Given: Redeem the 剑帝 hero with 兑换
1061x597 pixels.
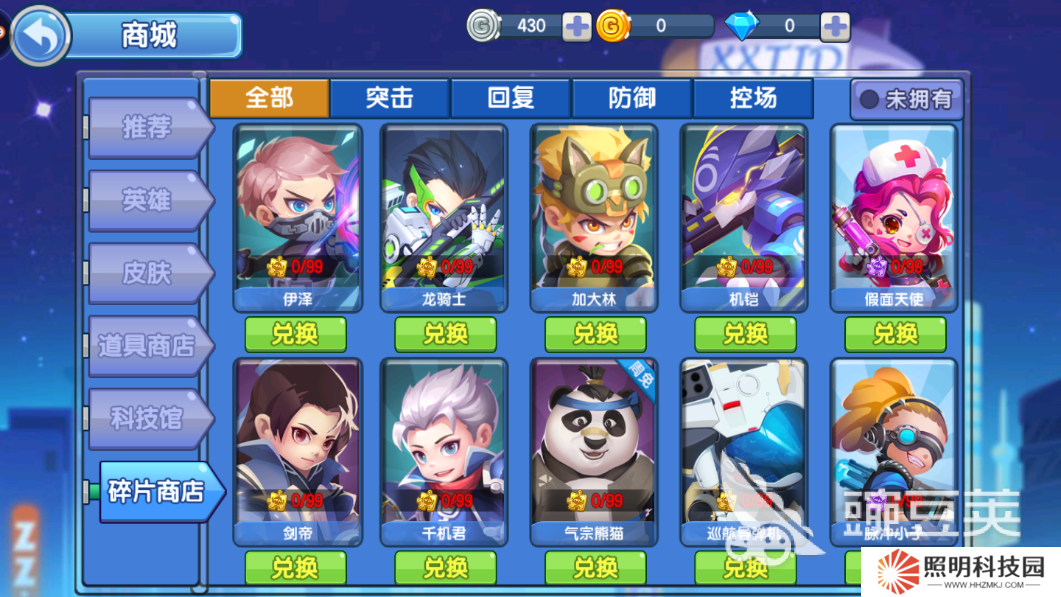Looking at the screenshot, I should 296,568.
